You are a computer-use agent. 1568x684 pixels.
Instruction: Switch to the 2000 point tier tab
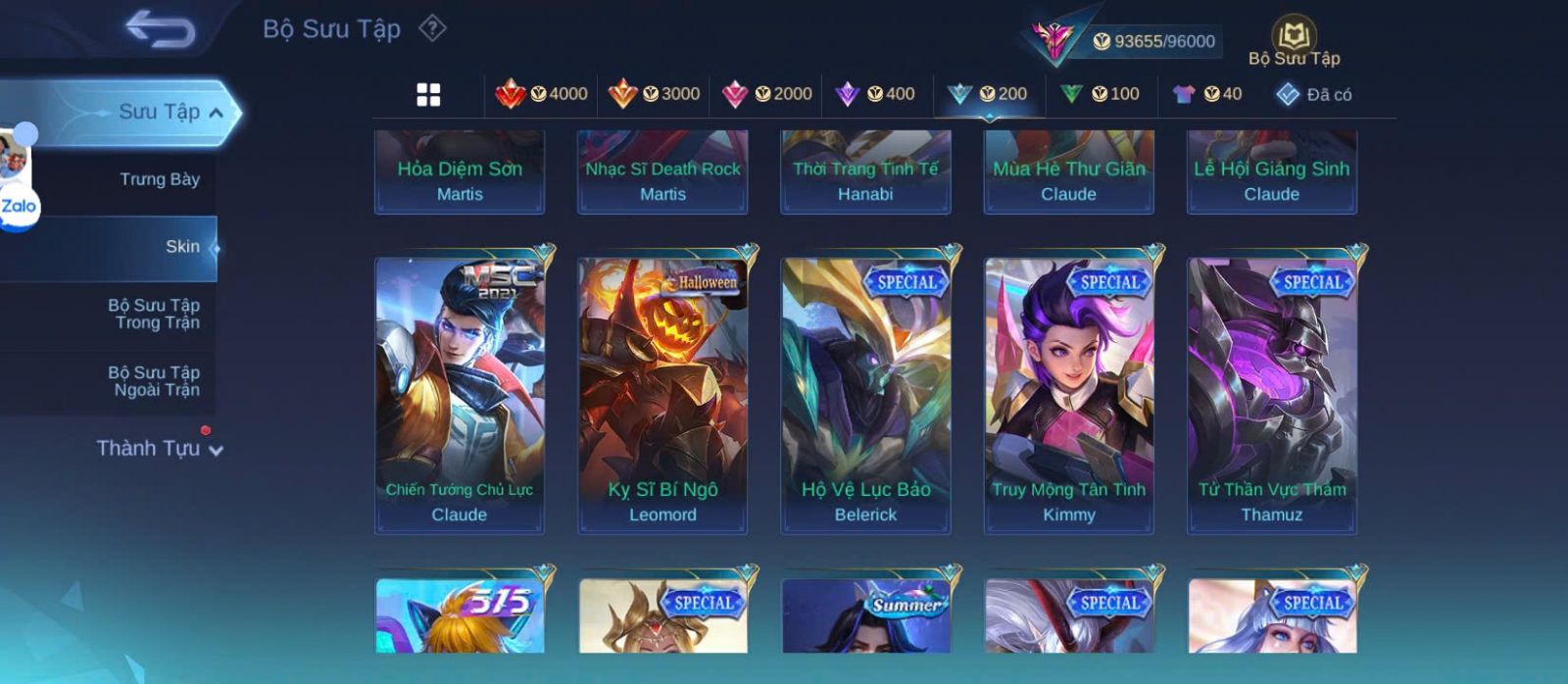(x=767, y=94)
